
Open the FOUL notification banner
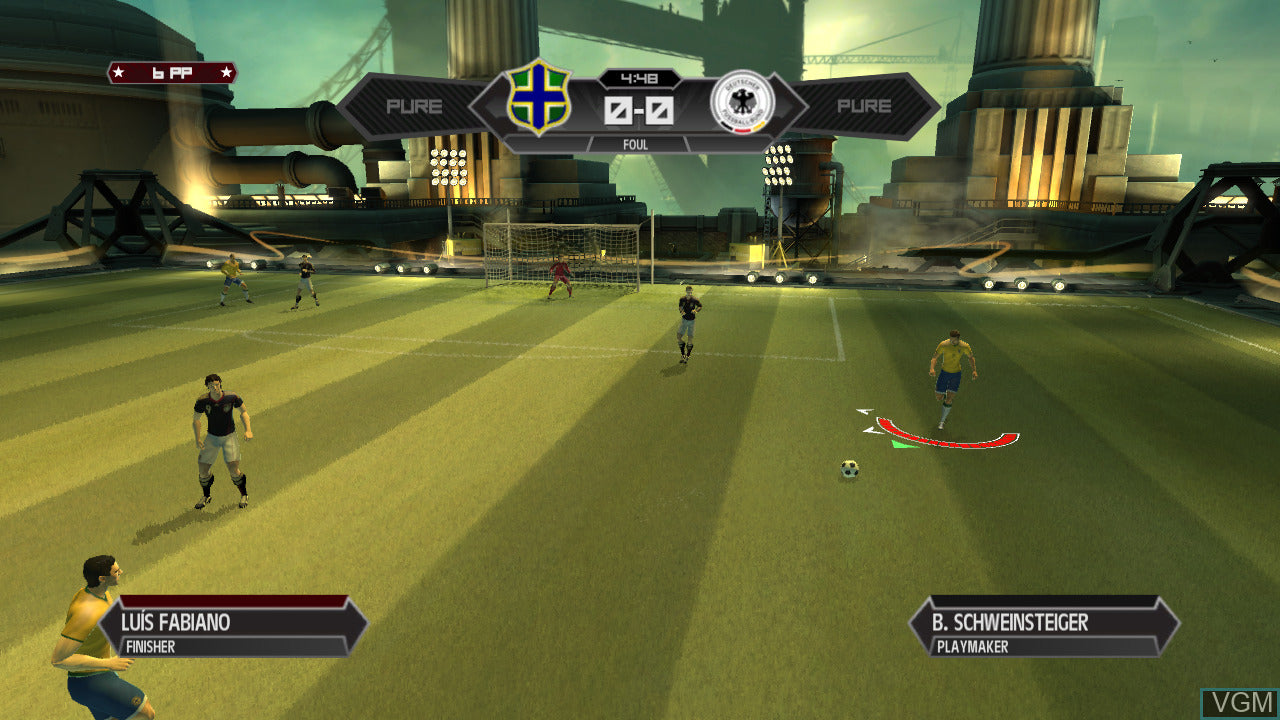click(638, 145)
